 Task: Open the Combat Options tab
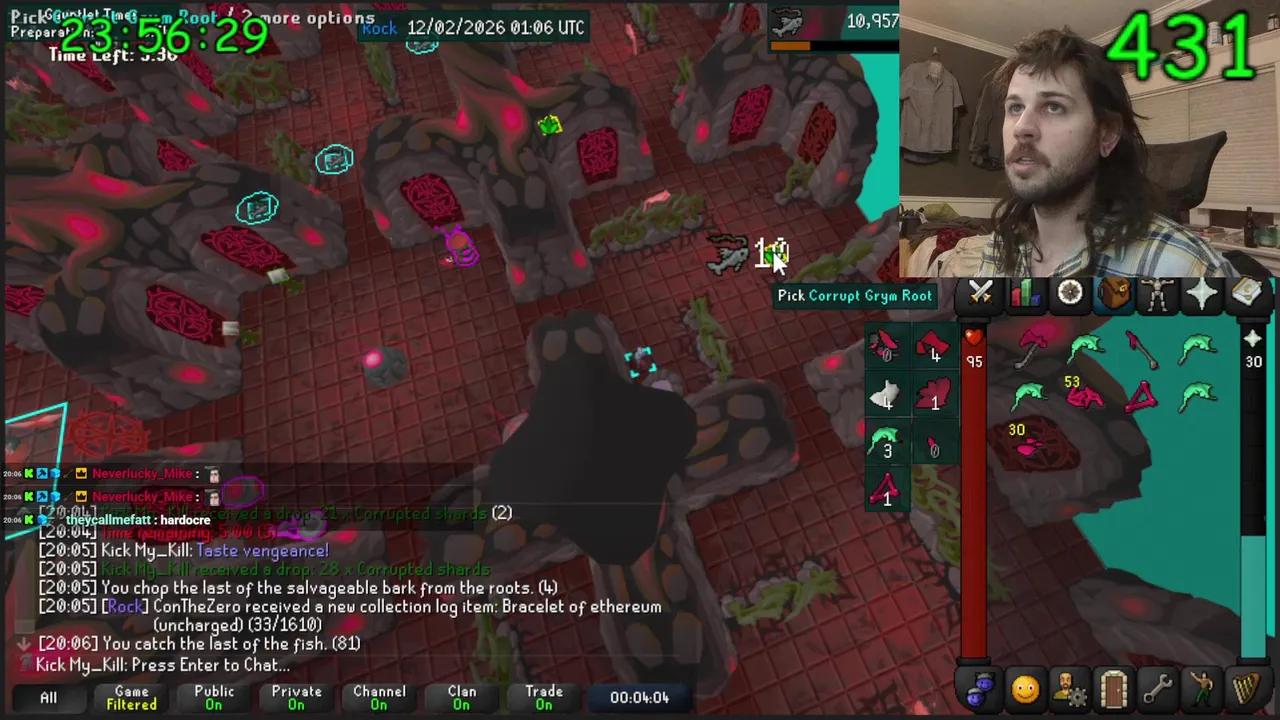(980, 292)
